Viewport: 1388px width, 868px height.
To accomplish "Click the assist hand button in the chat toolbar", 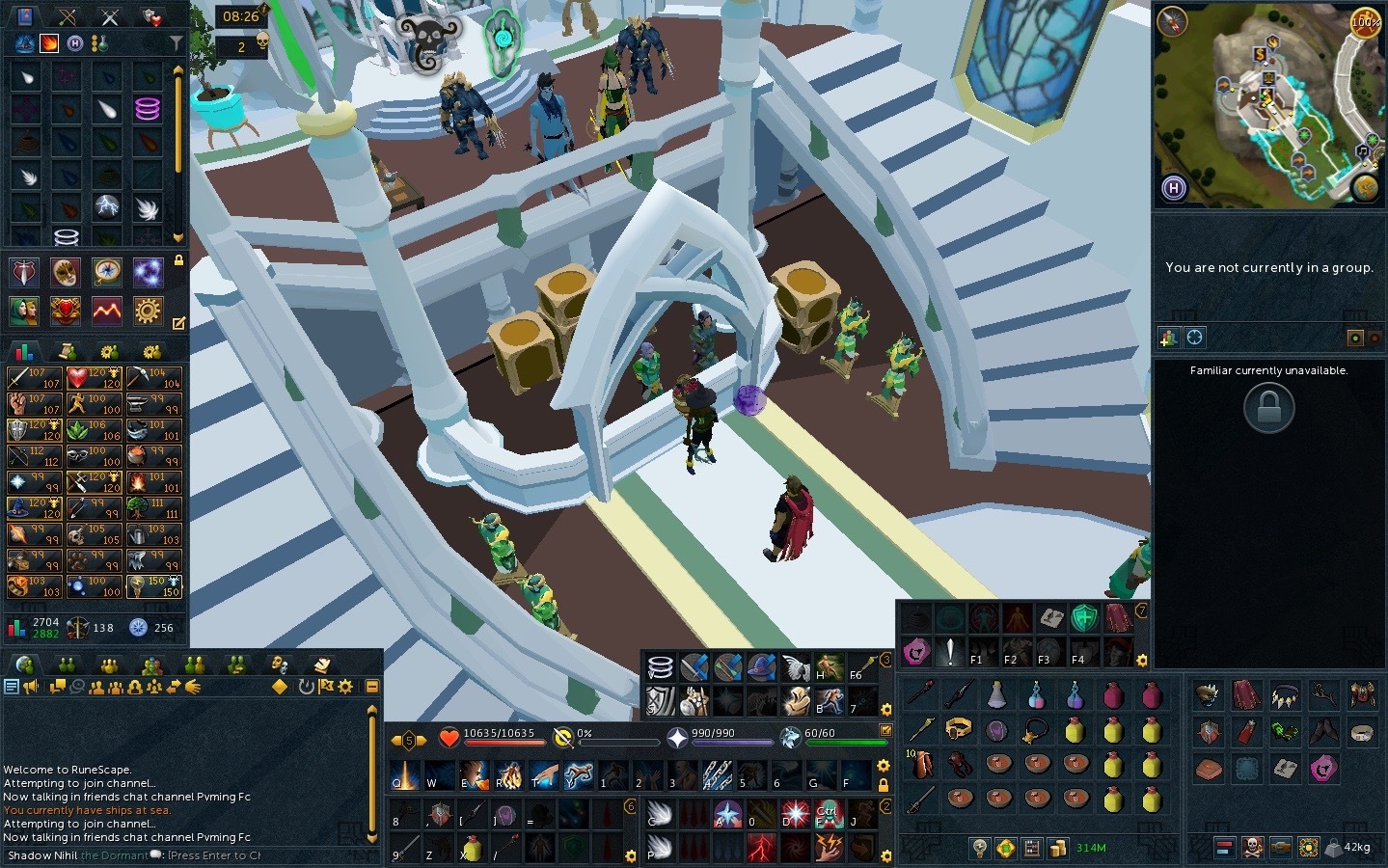I will coord(190,688).
